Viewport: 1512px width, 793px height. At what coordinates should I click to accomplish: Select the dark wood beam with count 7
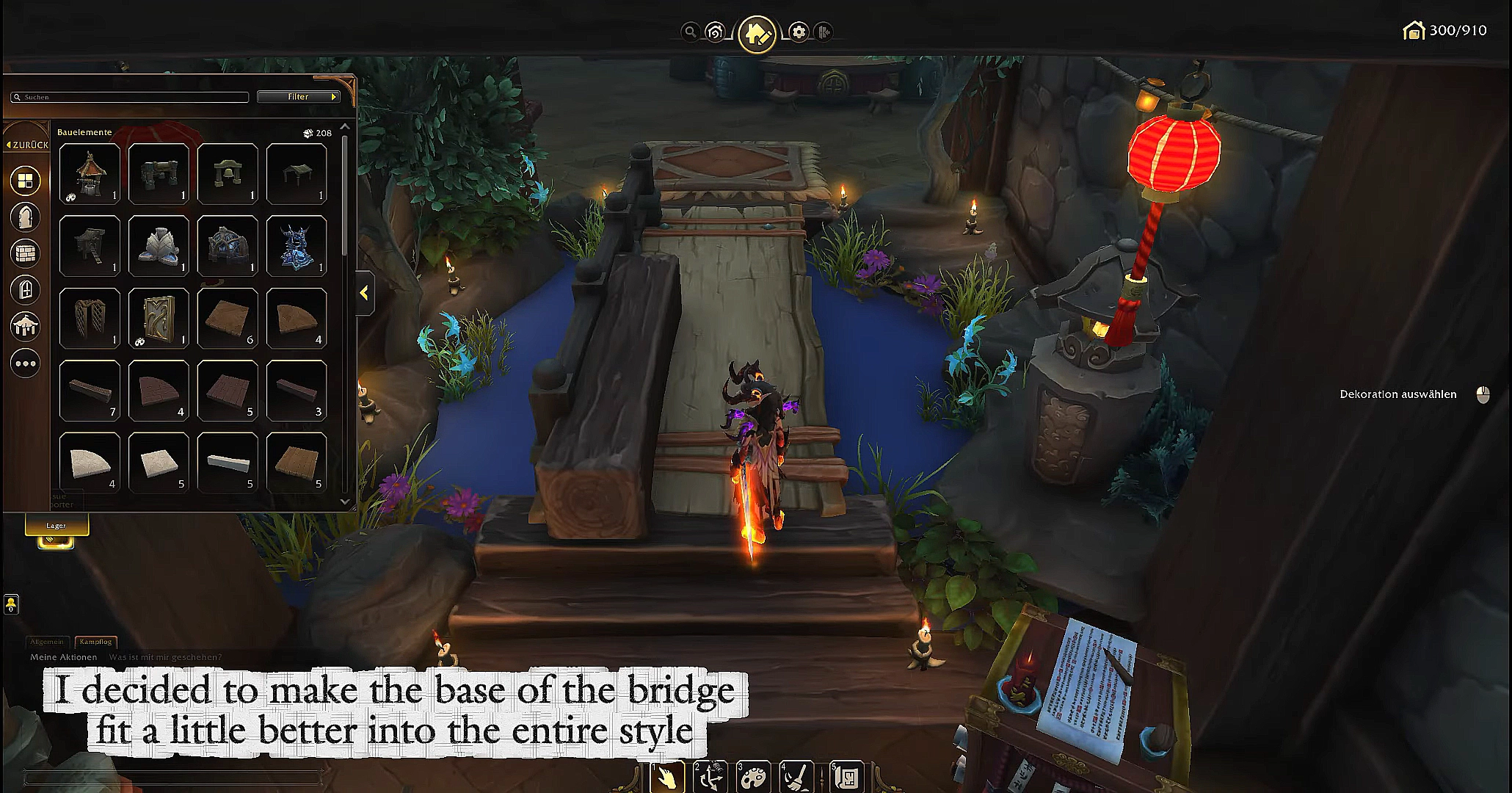pyautogui.click(x=90, y=390)
